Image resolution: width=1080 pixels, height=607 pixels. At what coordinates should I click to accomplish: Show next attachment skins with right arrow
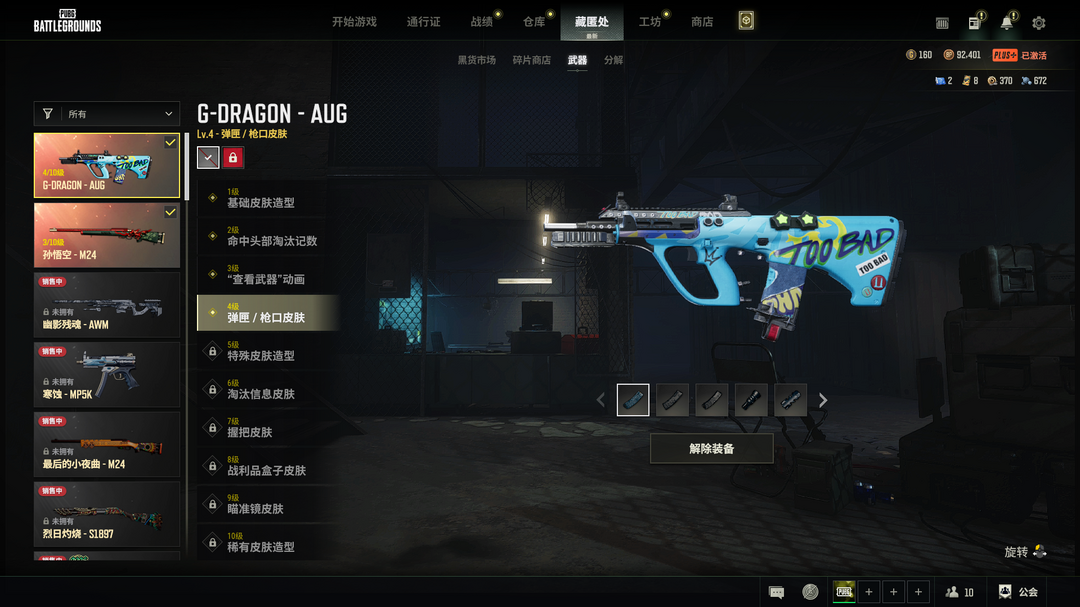pyautogui.click(x=823, y=400)
